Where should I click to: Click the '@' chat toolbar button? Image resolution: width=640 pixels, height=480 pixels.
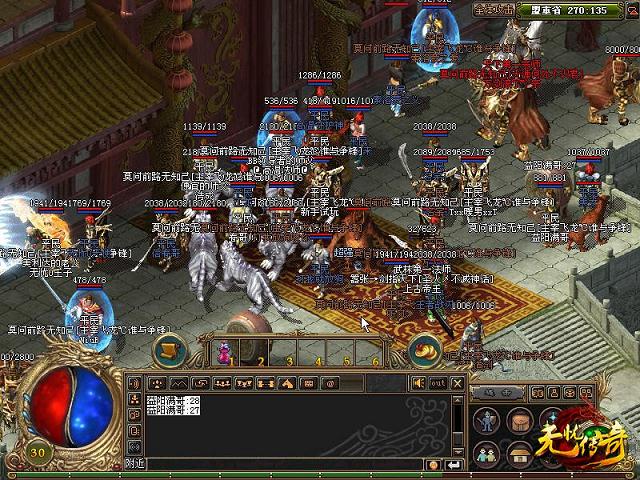[331, 383]
